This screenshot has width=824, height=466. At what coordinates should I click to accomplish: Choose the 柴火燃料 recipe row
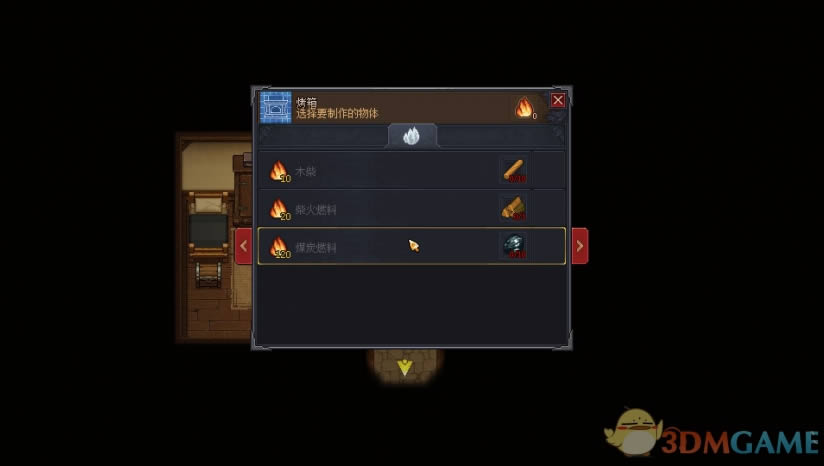(412, 208)
